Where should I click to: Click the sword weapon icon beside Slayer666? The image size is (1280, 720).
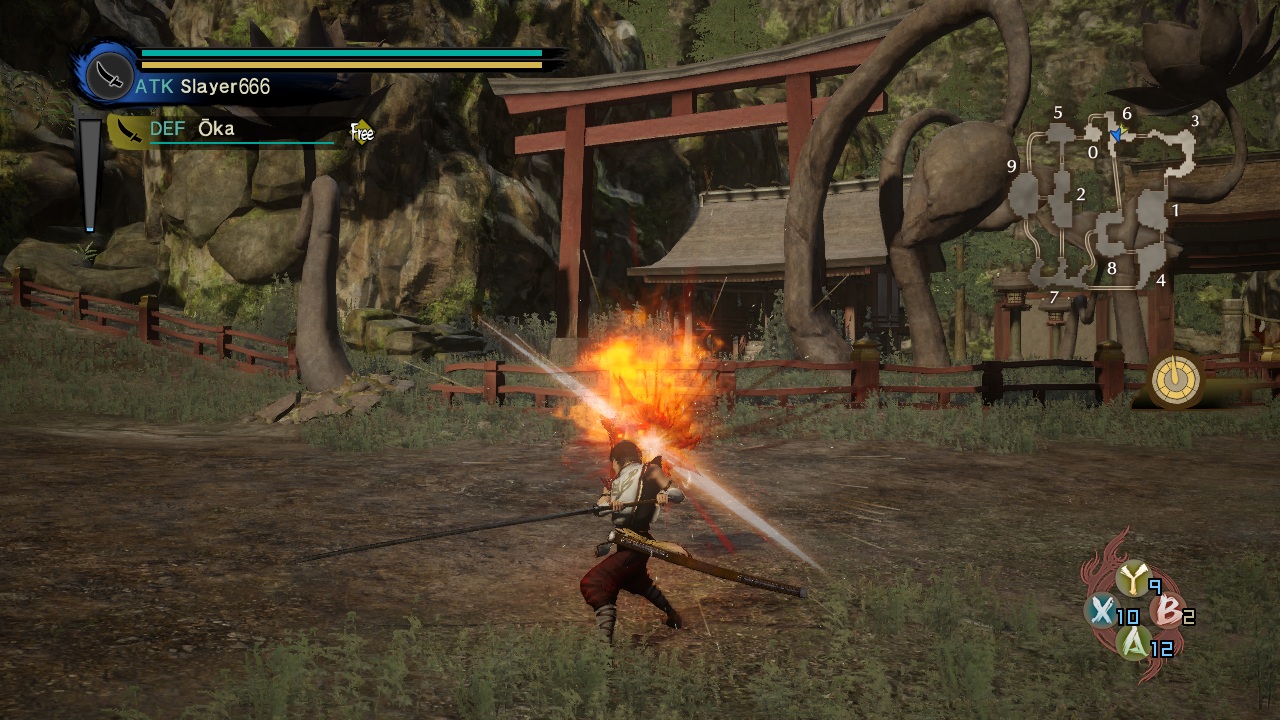pos(105,74)
